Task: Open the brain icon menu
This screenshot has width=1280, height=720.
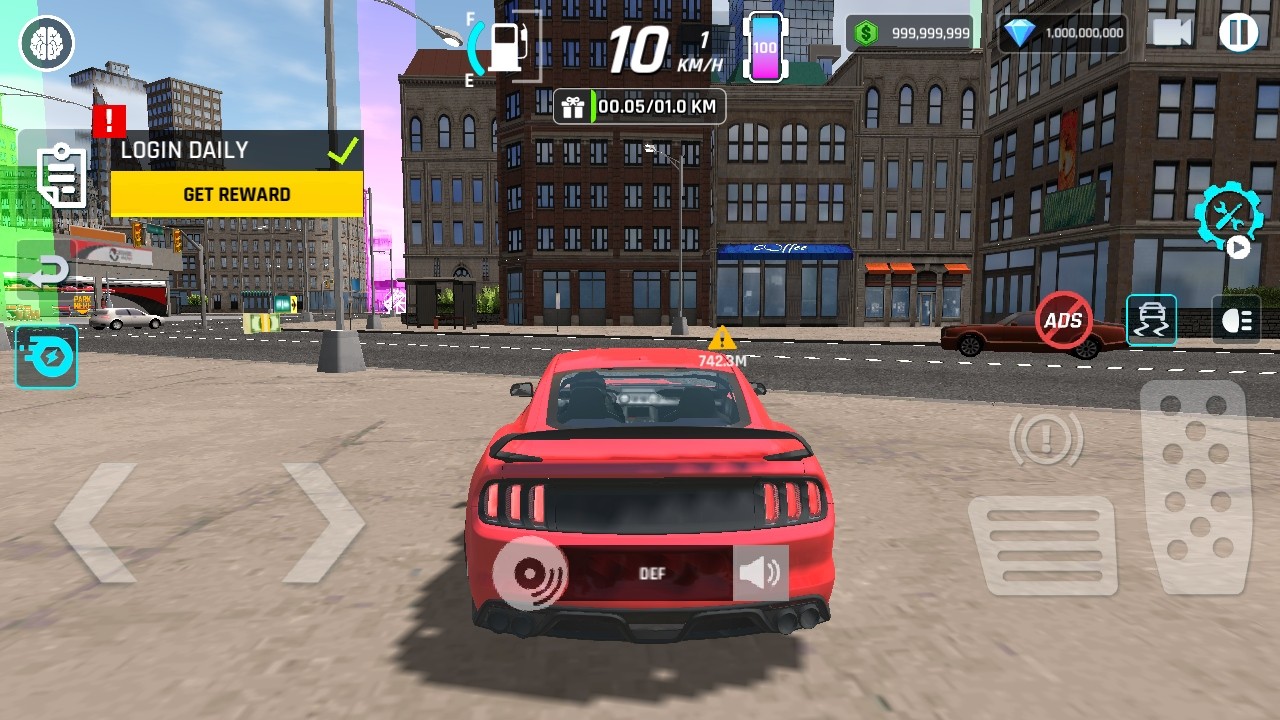Action: coord(46,43)
